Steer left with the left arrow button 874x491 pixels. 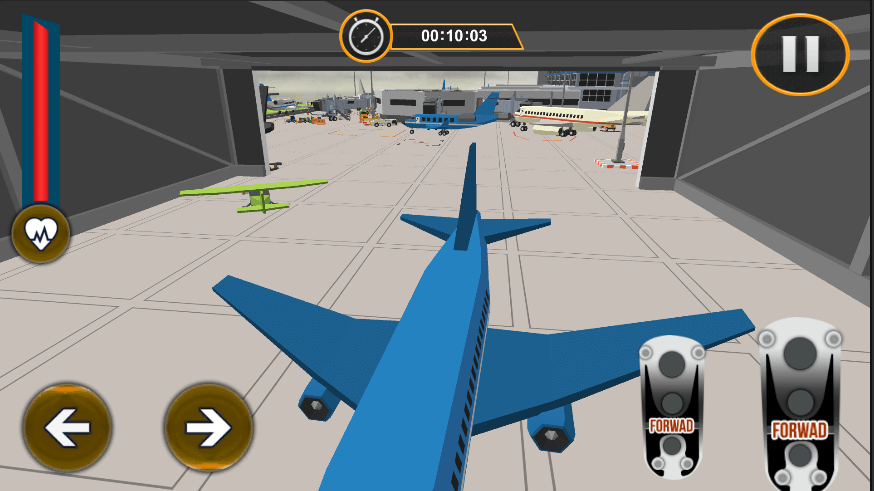[x=68, y=428]
